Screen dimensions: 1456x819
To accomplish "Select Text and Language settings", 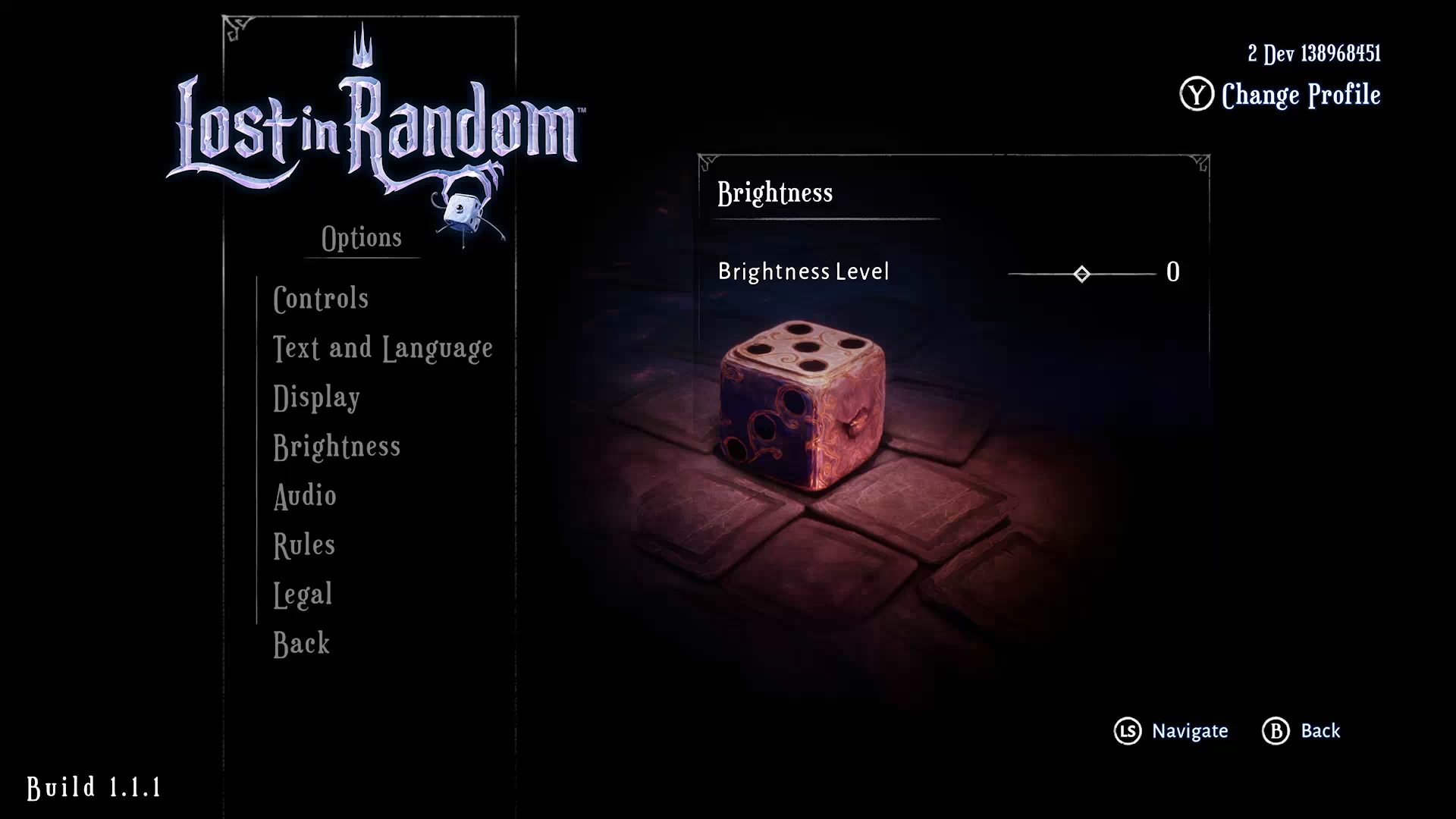I will [383, 348].
